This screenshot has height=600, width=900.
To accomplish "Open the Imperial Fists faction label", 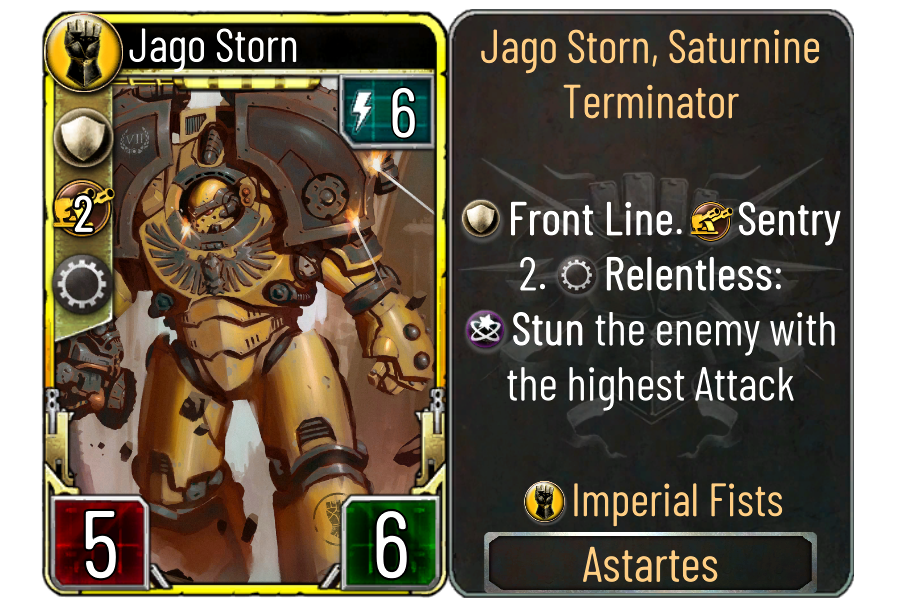I will pos(653,501).
